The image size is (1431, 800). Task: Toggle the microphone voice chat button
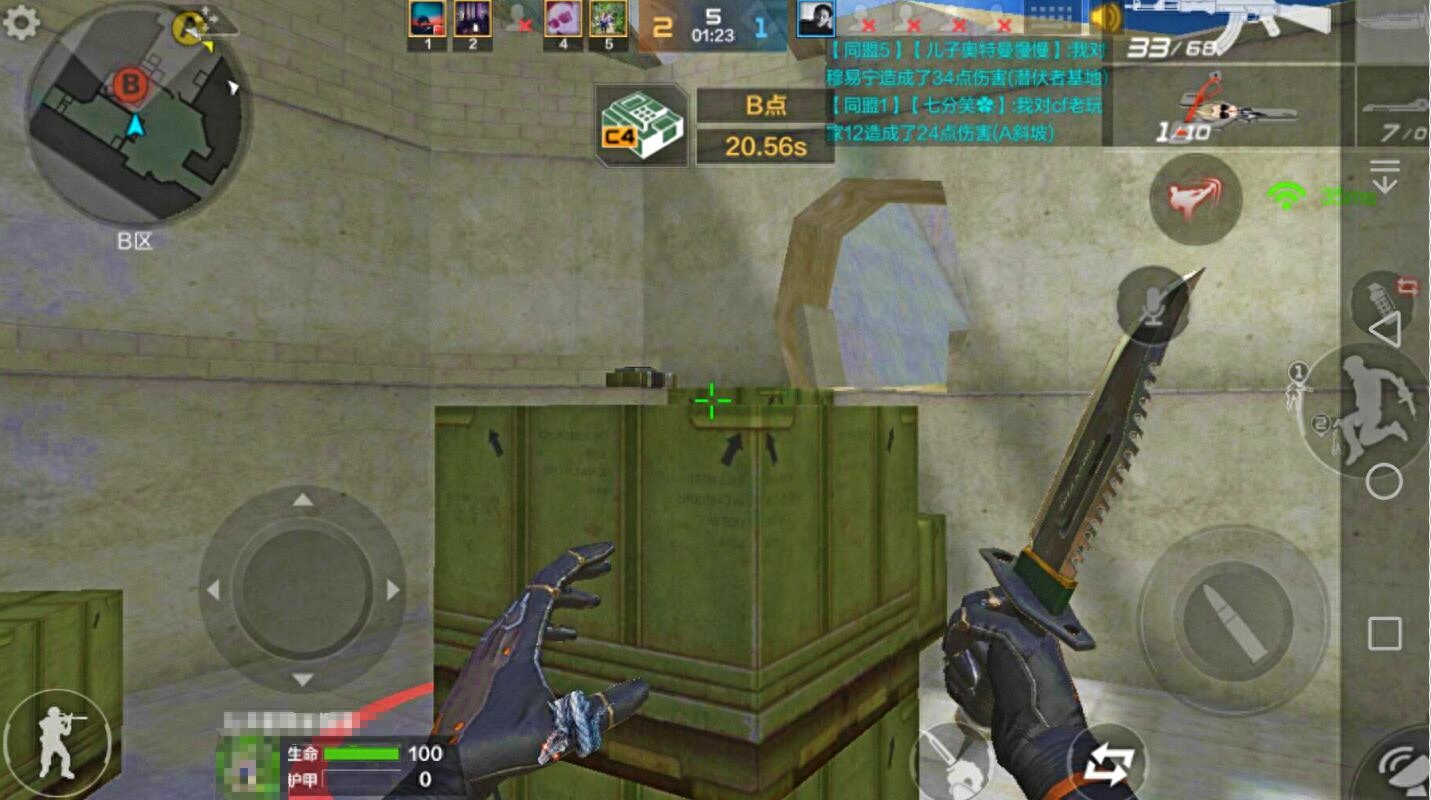[x=1154, y=304]
